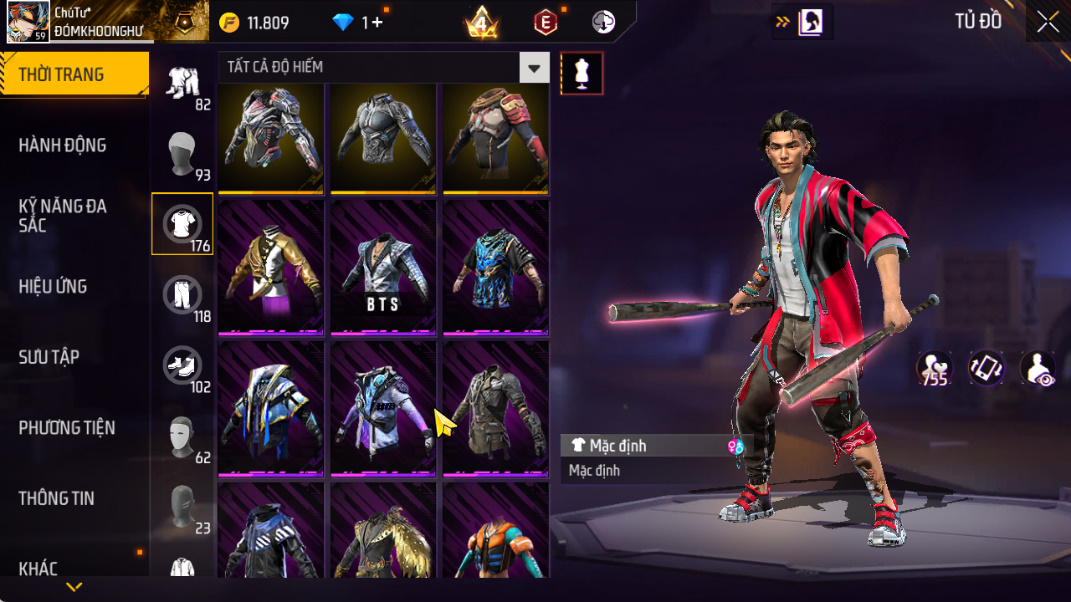1071x602 pixels.
Task: Switch to the THÔNG TIN tab
Action: pyautogui.click(x=56, y=498)
